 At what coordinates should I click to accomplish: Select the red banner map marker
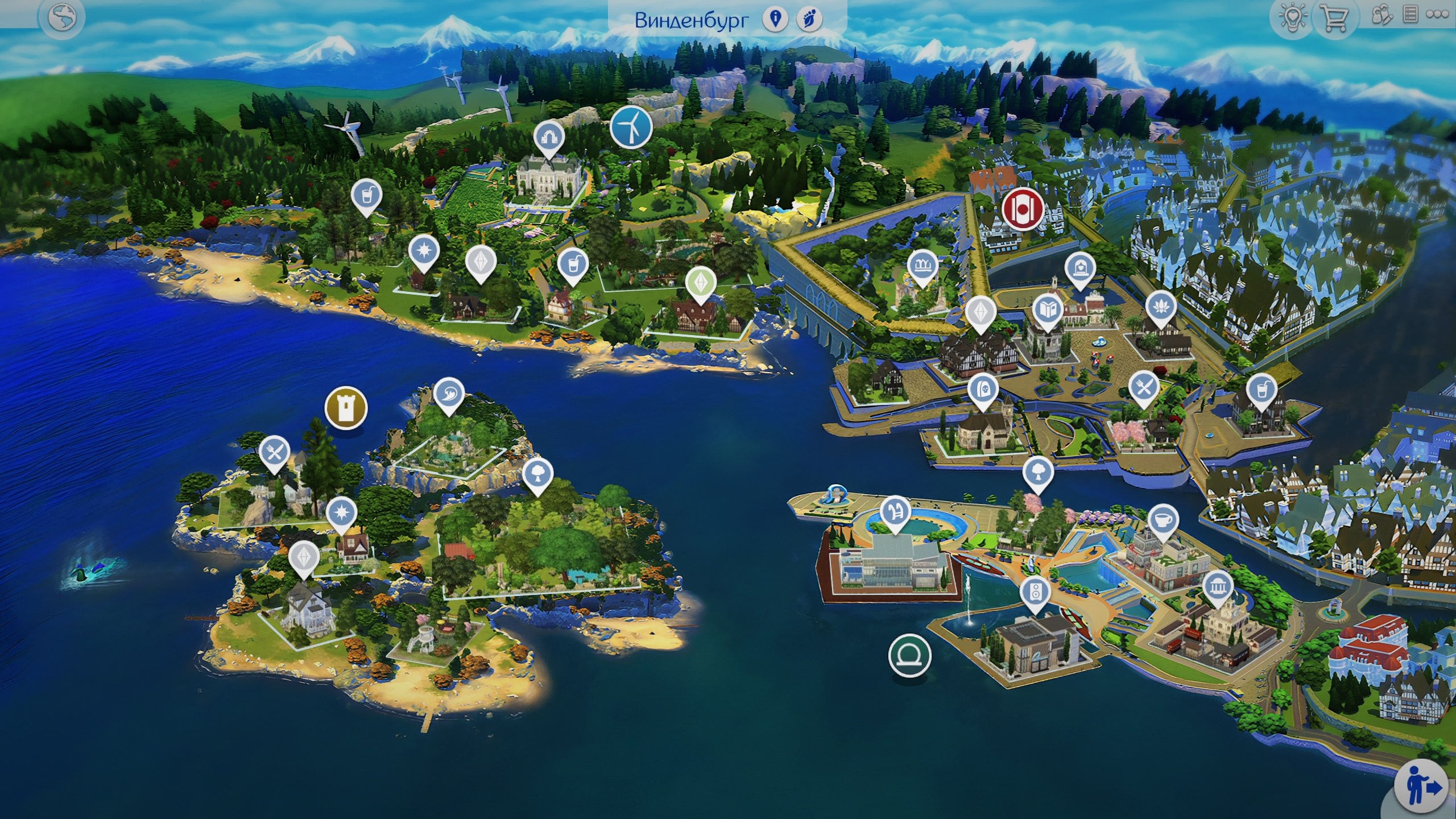1023,209
